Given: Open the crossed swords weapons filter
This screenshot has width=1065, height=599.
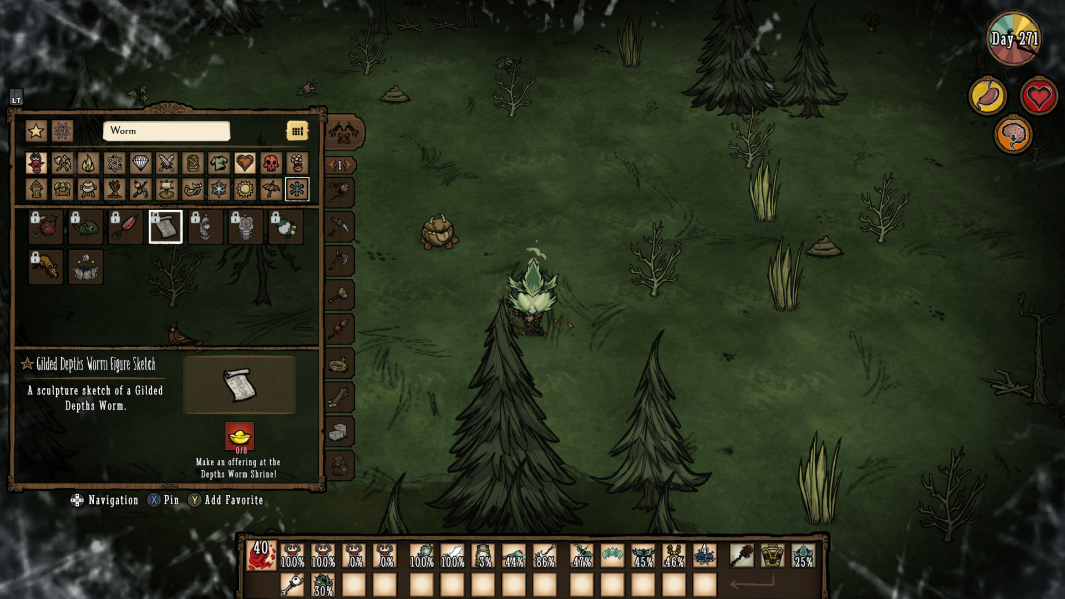Looking at the screenshot, I should tap(167, 163).
